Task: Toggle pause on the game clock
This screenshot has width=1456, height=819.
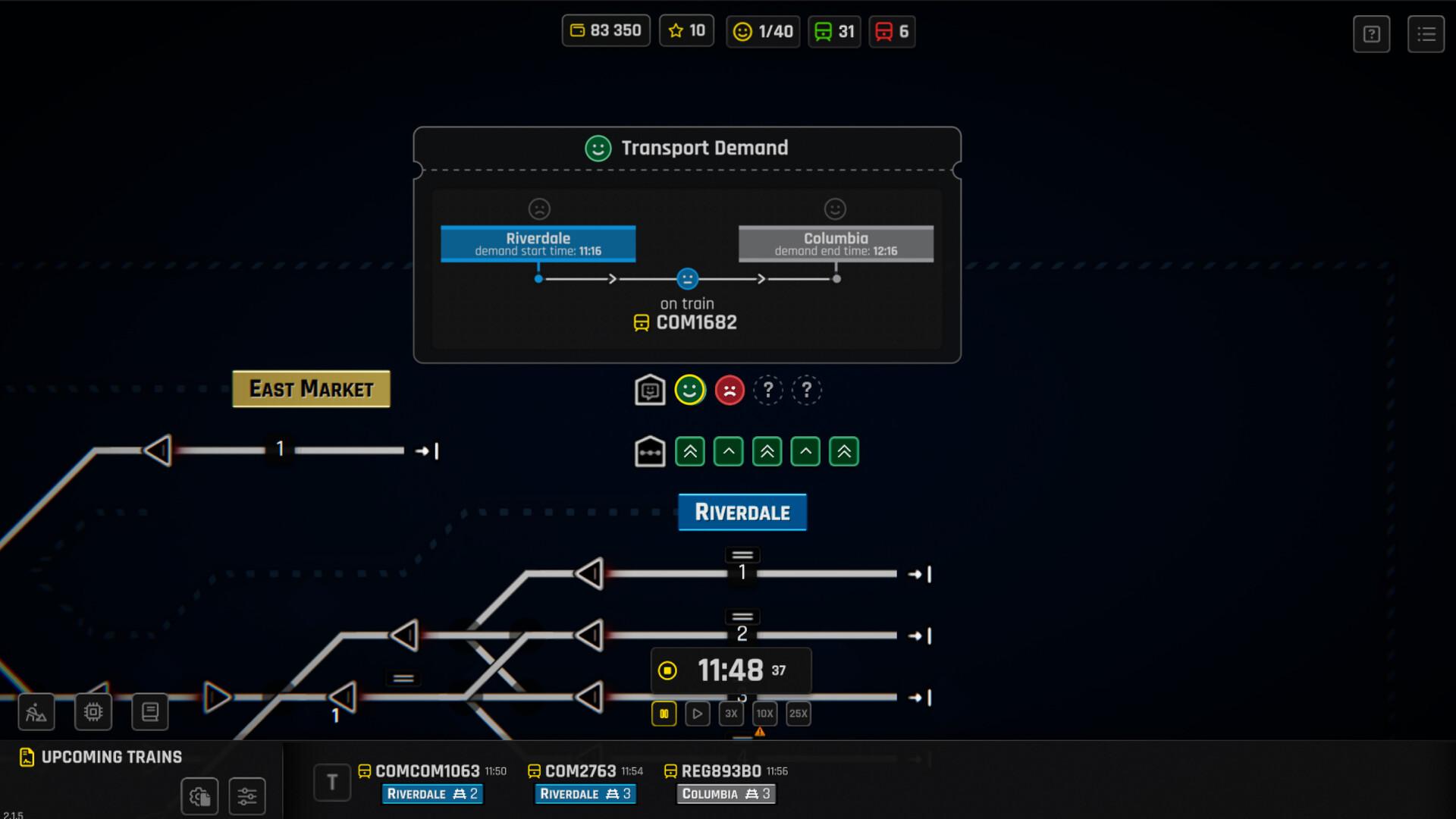Action: pos(664,713)
